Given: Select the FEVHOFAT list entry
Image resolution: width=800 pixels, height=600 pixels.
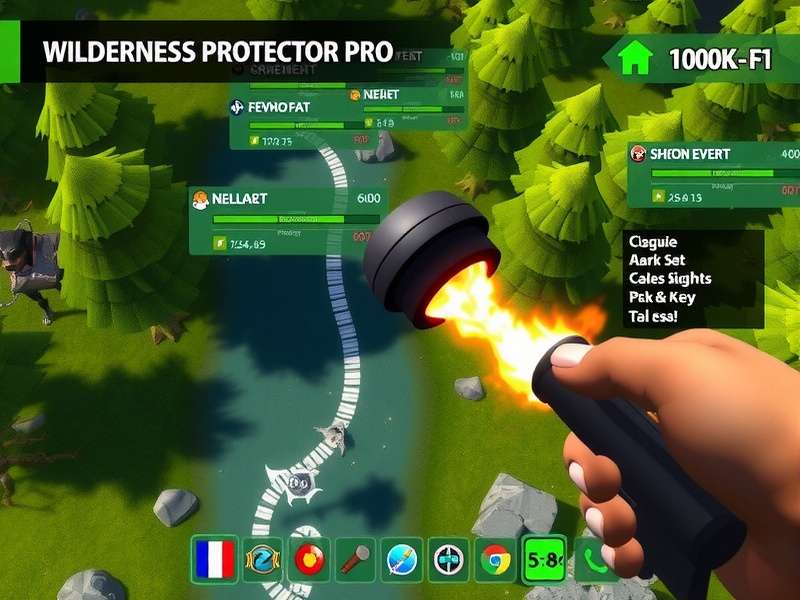Looking at the screenshot, I should [290, 108].
